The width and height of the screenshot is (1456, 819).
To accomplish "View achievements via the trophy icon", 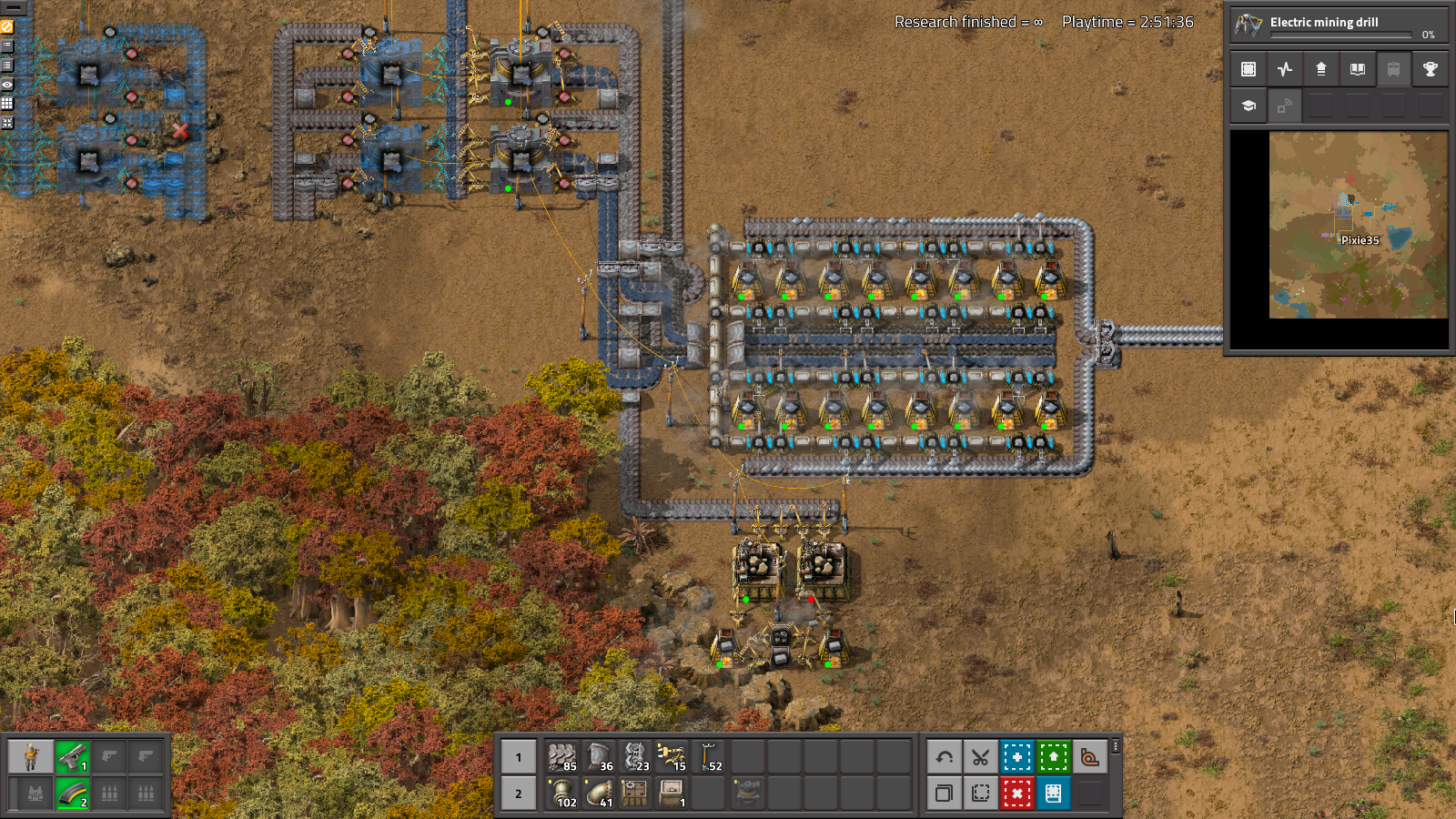I will pyautogui.click(x=1430, y=68).
